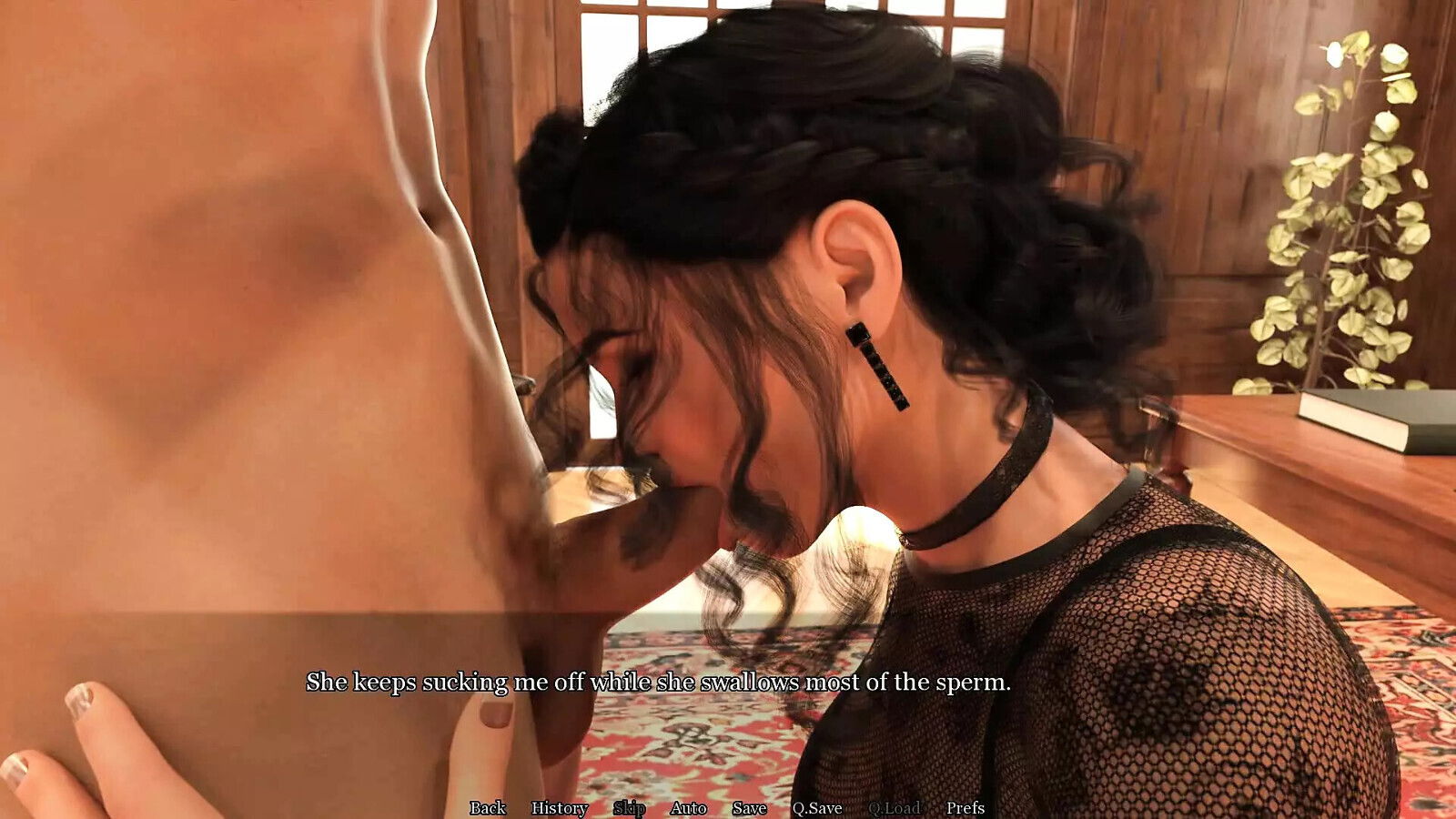The image size is (1456, 819).
Task: Load your most recent quick save
Action: (x=897, y=808)
